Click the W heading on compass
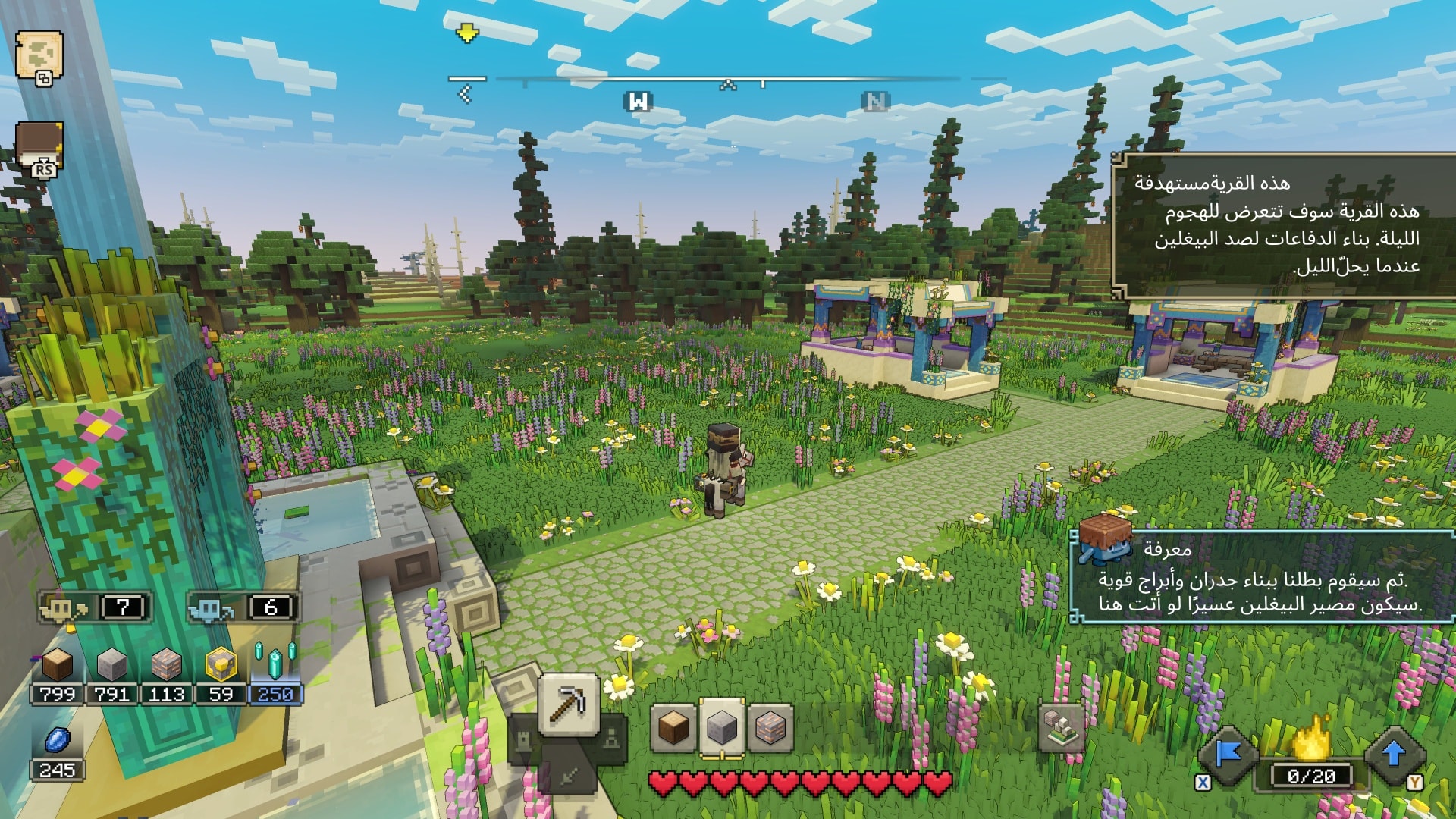 (639, 101)
